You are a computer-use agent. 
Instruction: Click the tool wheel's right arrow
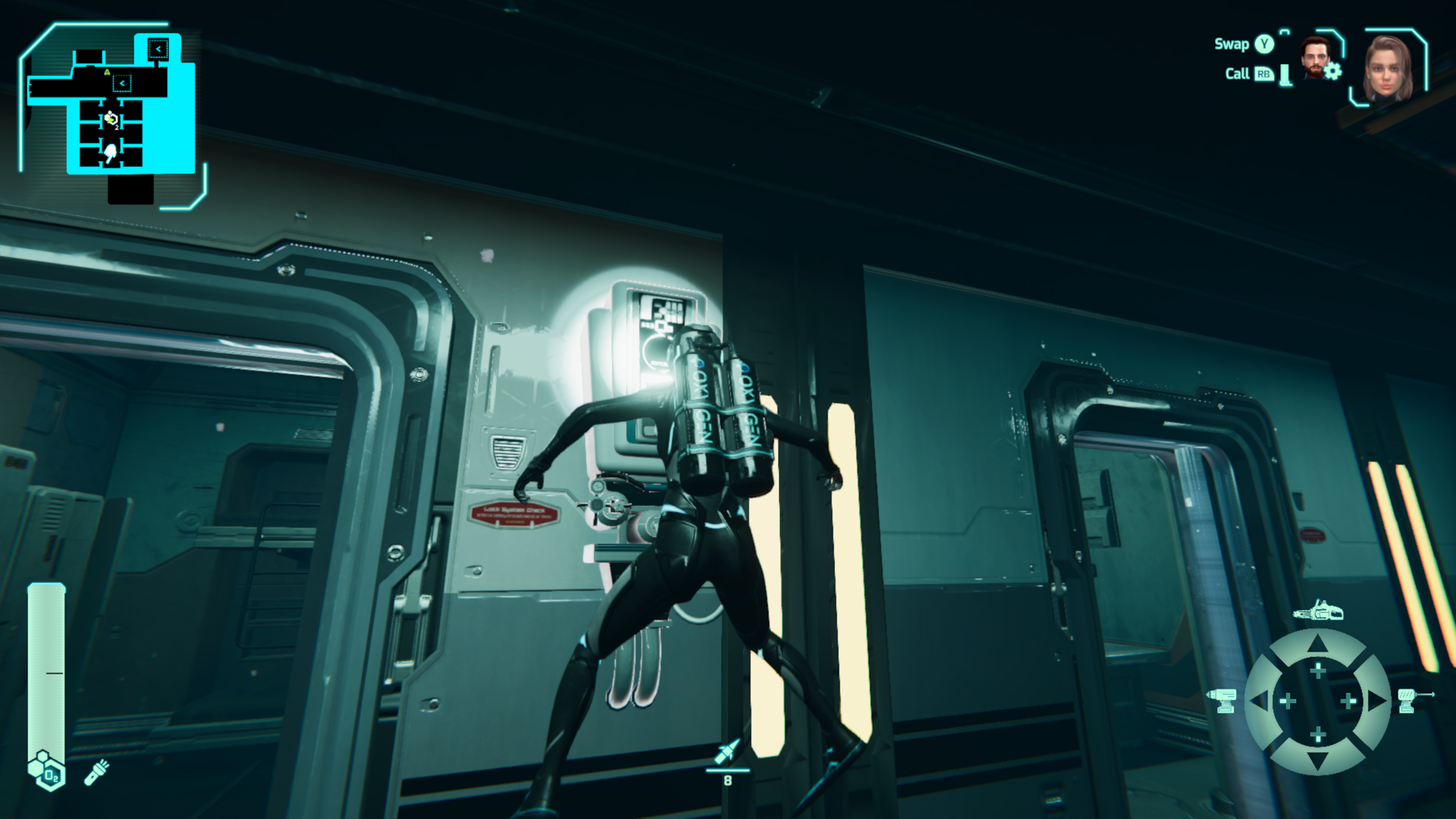pyautogui.click(x=1376, y=701)
